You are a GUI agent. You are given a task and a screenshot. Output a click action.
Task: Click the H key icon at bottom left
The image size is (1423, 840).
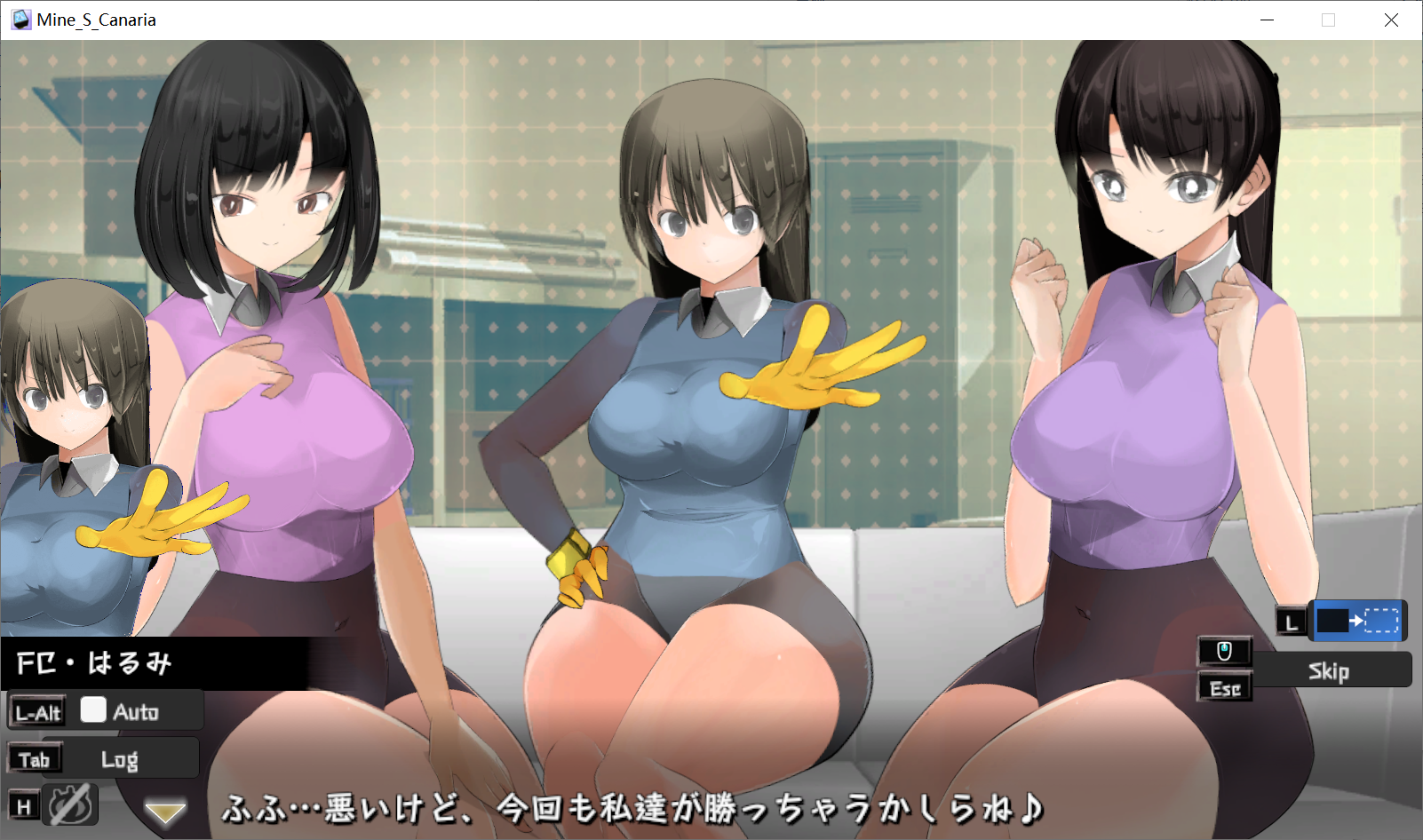click(25, 804)
